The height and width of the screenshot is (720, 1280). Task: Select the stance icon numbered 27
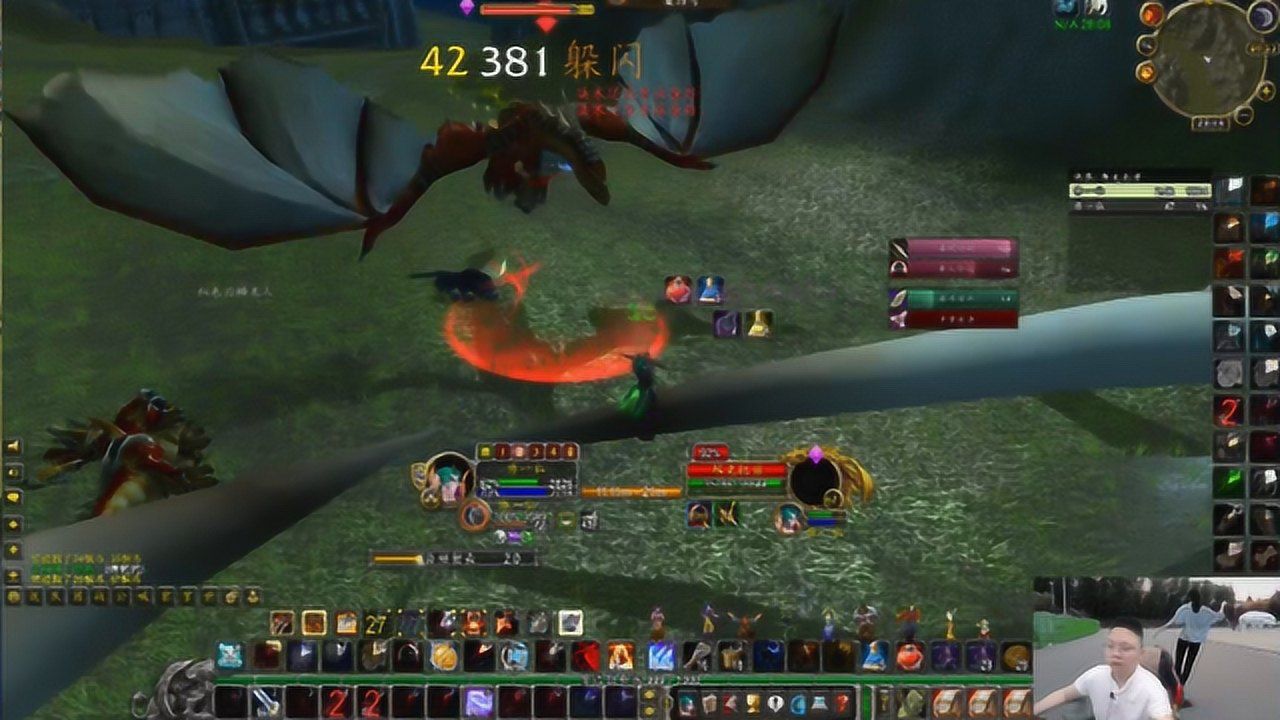coord(376,623)
